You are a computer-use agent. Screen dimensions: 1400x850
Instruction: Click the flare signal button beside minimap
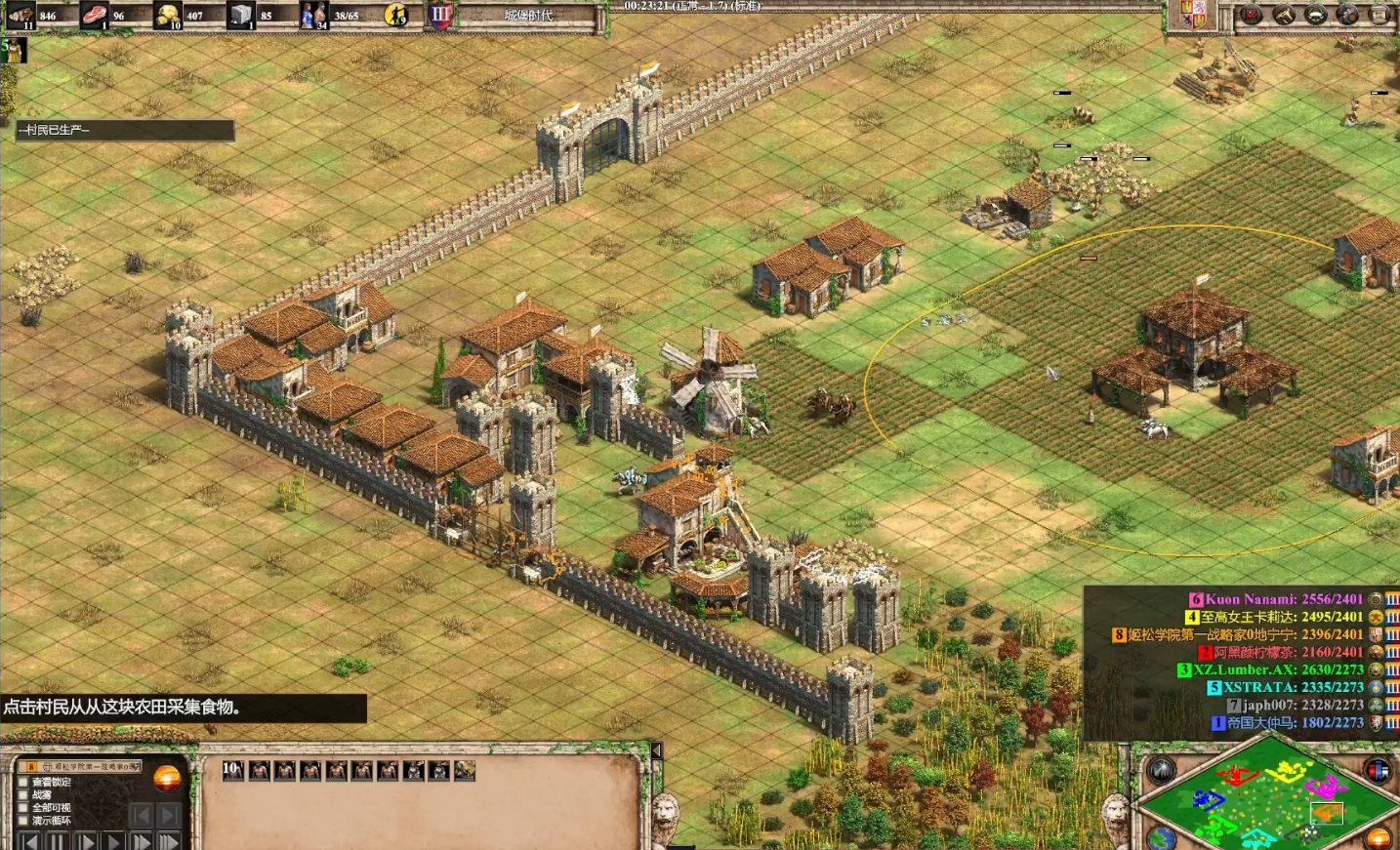[x=1162, y=771]
